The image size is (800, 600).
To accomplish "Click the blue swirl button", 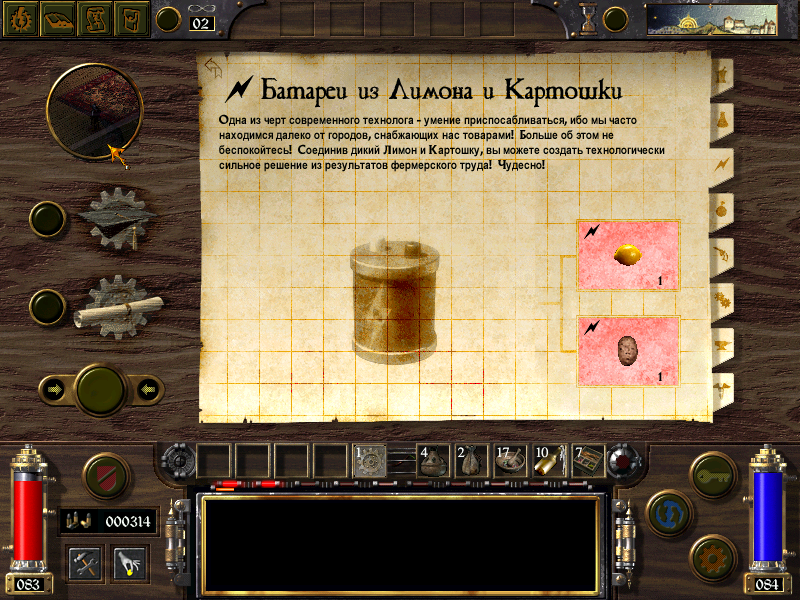I will coord(667,511).
